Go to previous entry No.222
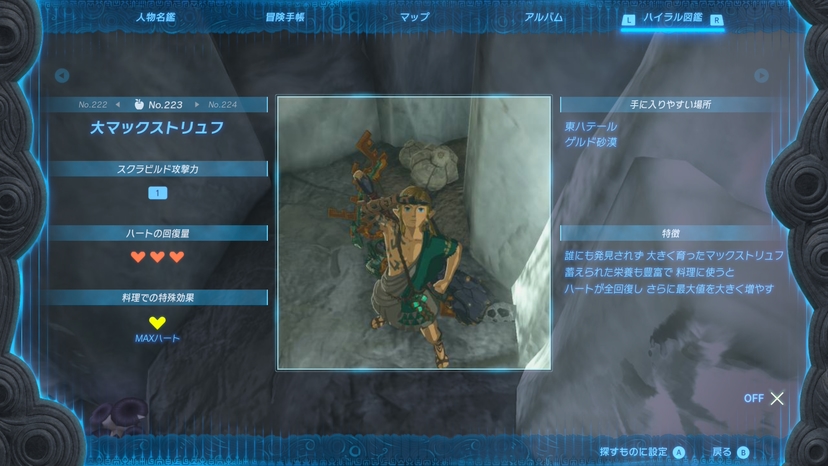Image resolution: width=828 pixels, height=466 pixels. tap(98, 104)
